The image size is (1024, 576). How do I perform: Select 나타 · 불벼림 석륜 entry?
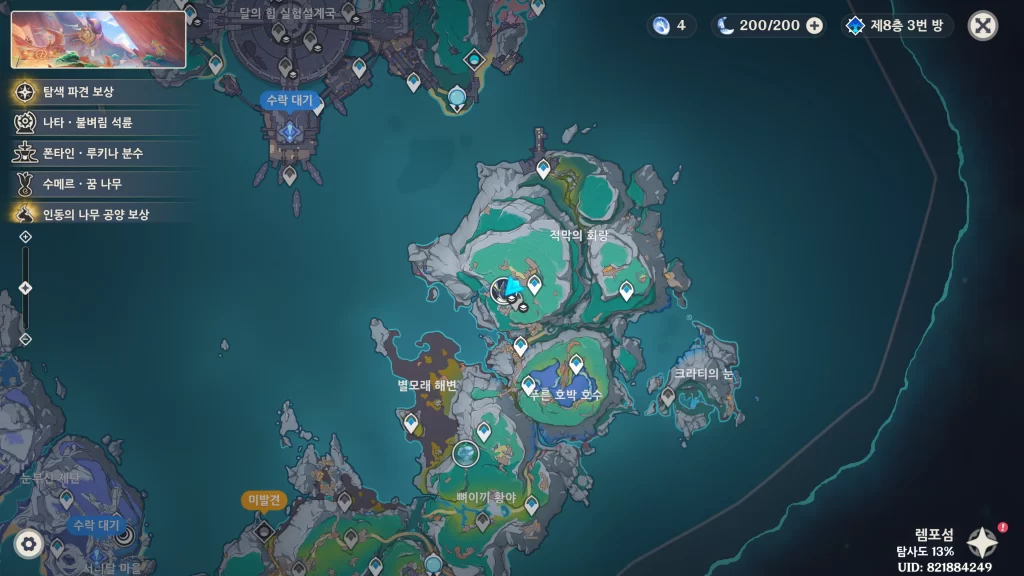pos(90,123)
